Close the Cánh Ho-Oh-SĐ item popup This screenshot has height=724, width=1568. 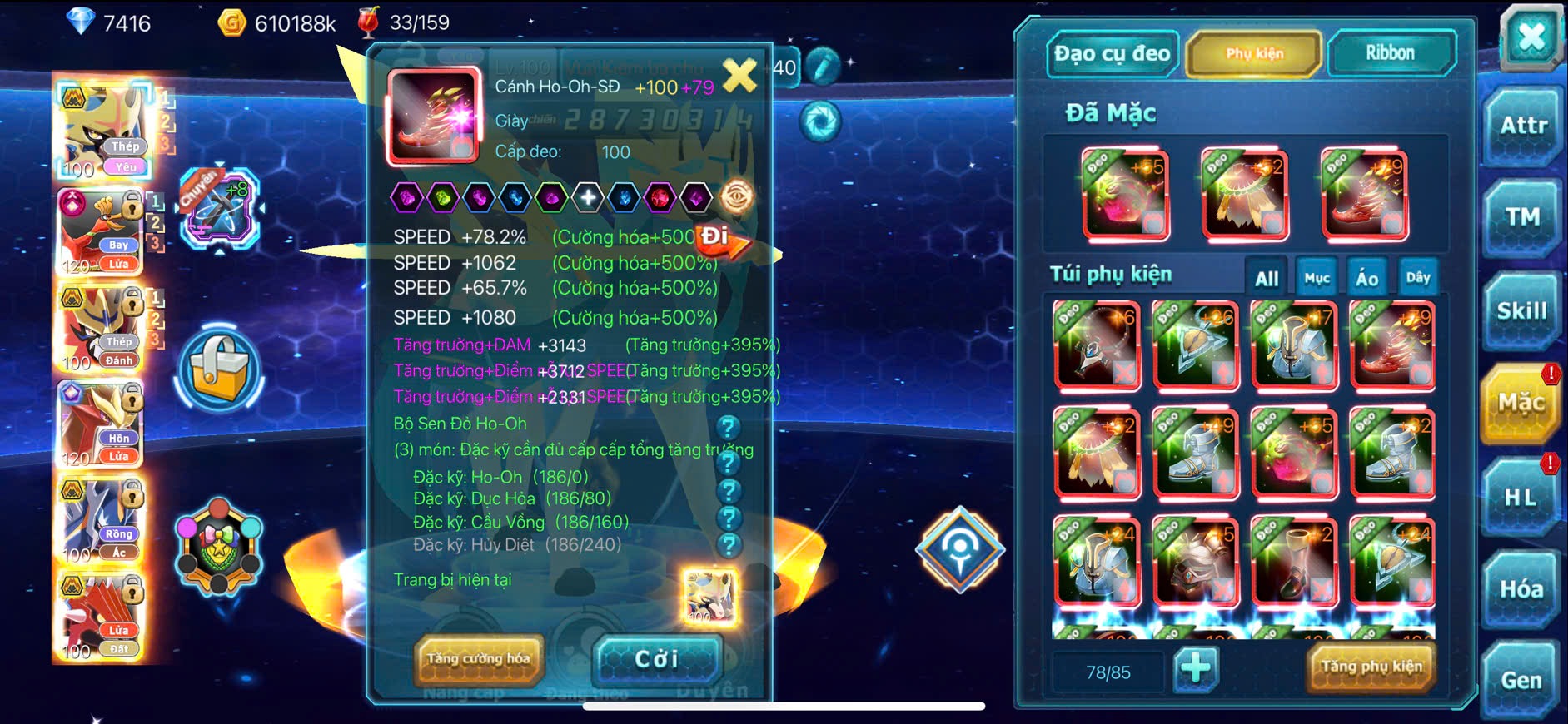[739, 76]
